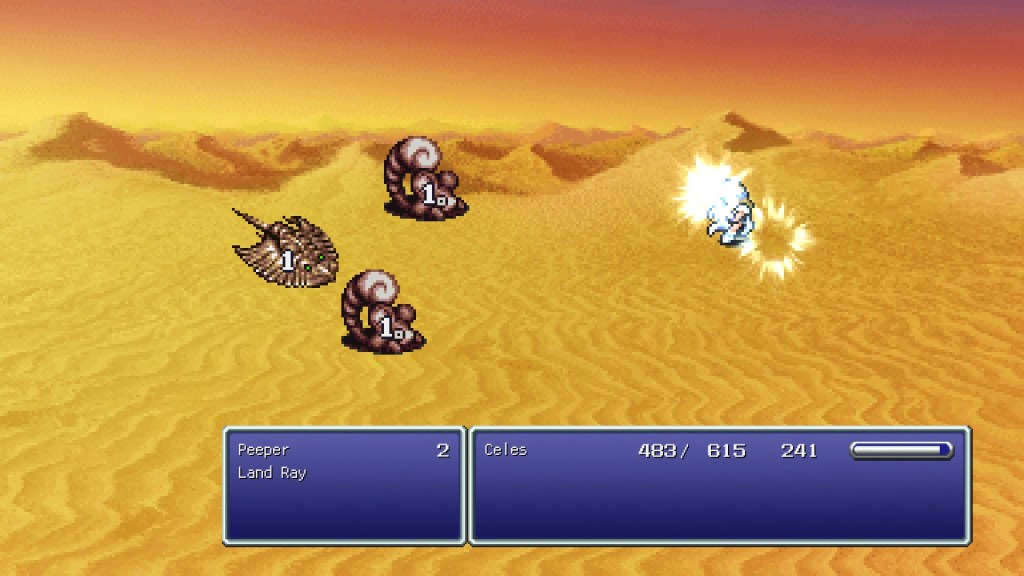
Task: Choose Land Ray from the enemy list
Action: point(272,473)
